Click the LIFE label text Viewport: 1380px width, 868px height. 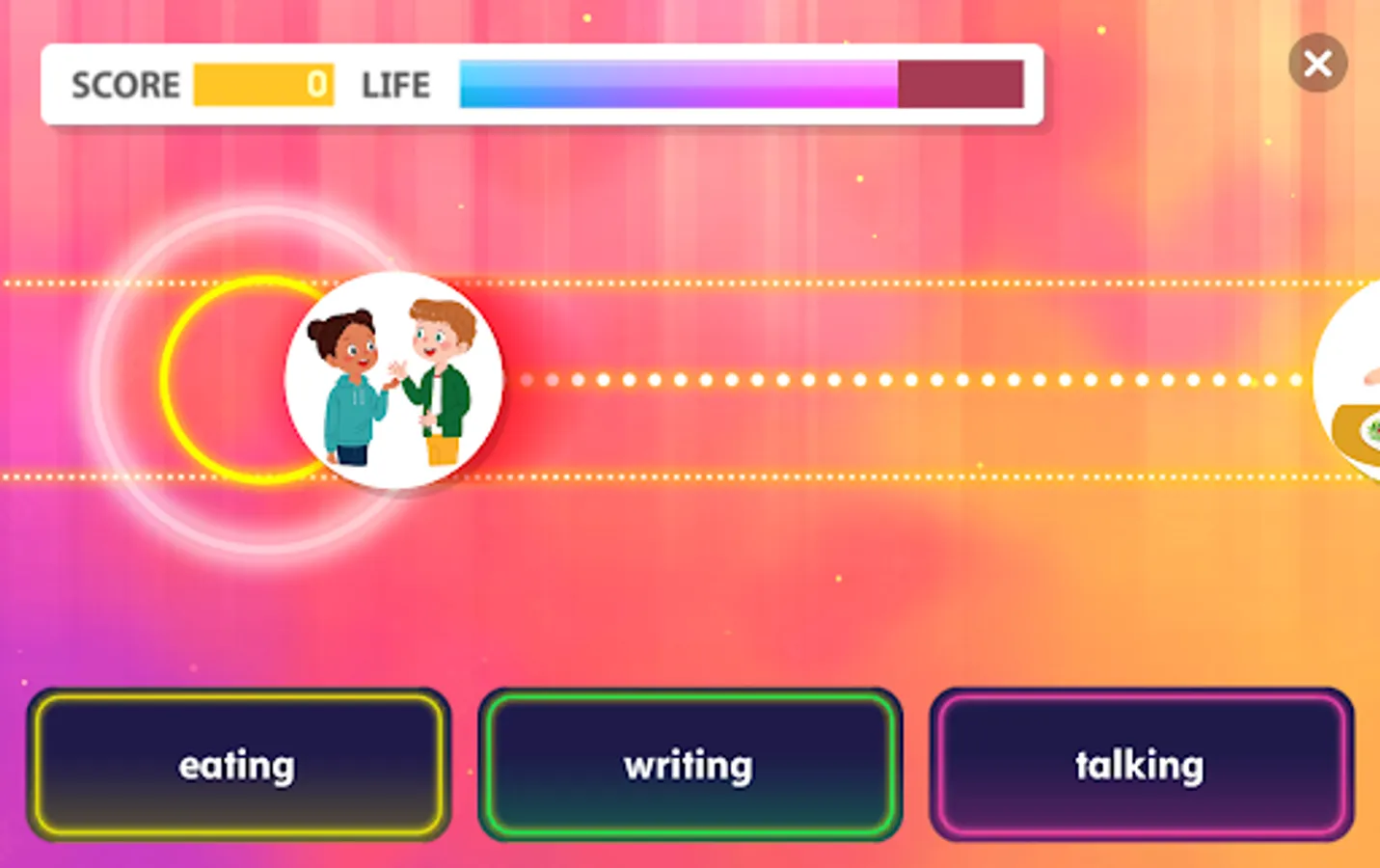[x=394, y=85]
